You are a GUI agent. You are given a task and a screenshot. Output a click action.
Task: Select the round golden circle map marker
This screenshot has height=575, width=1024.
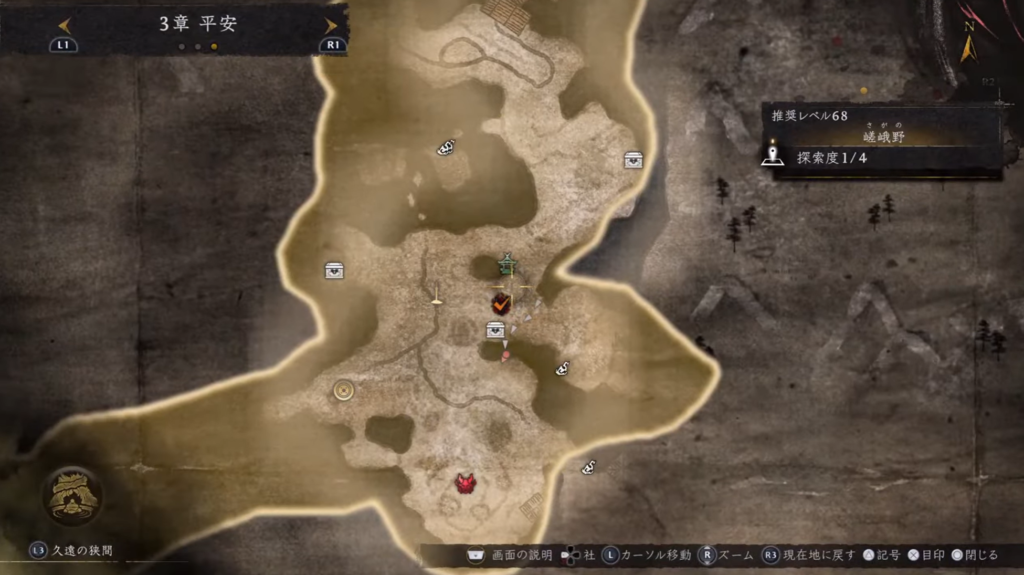(x=345, y=390)
